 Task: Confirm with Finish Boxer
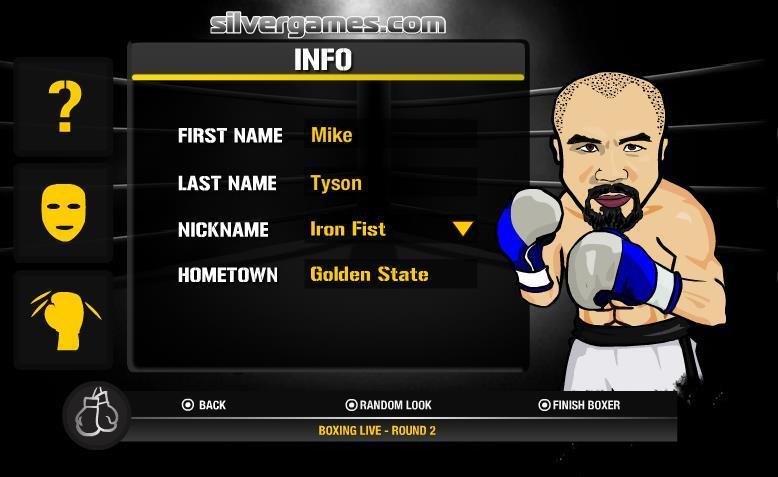pyautogui.click(x=579, y=405)
